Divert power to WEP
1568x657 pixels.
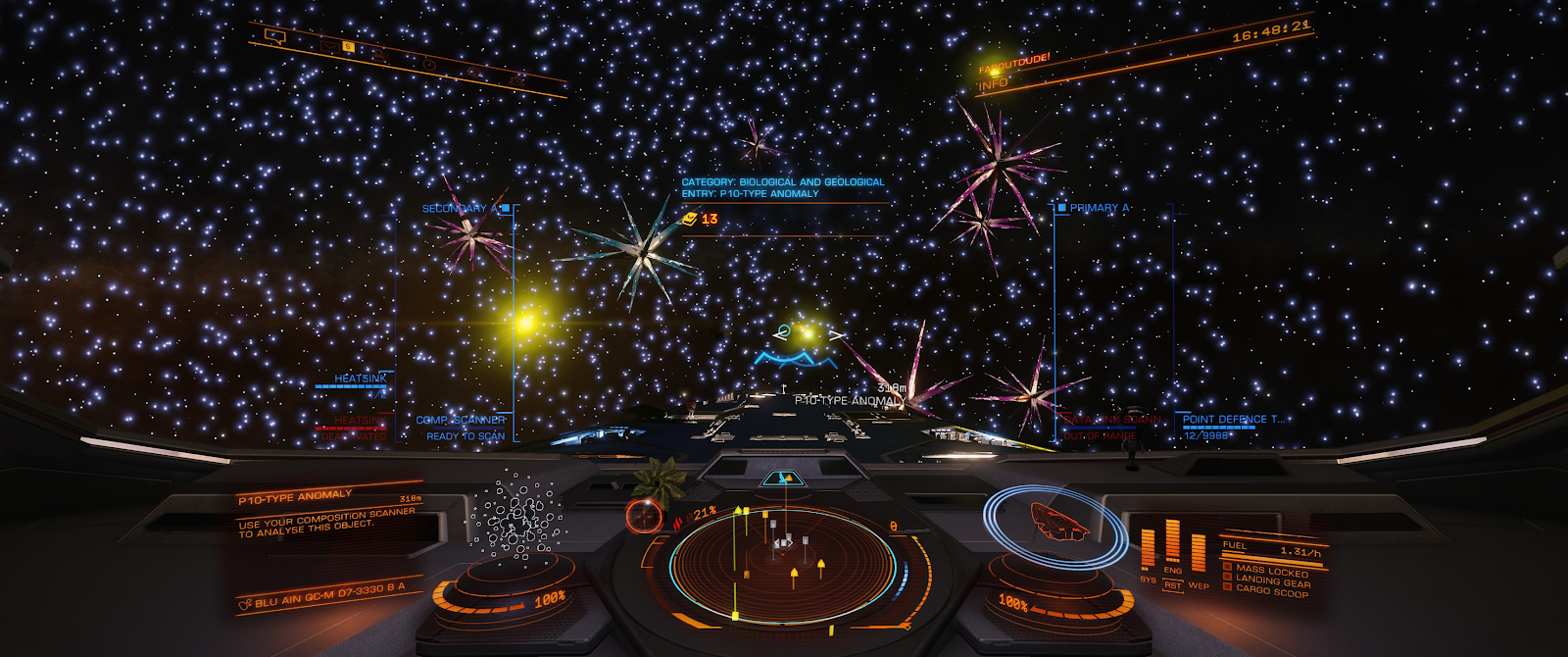tap(1198, 585)
